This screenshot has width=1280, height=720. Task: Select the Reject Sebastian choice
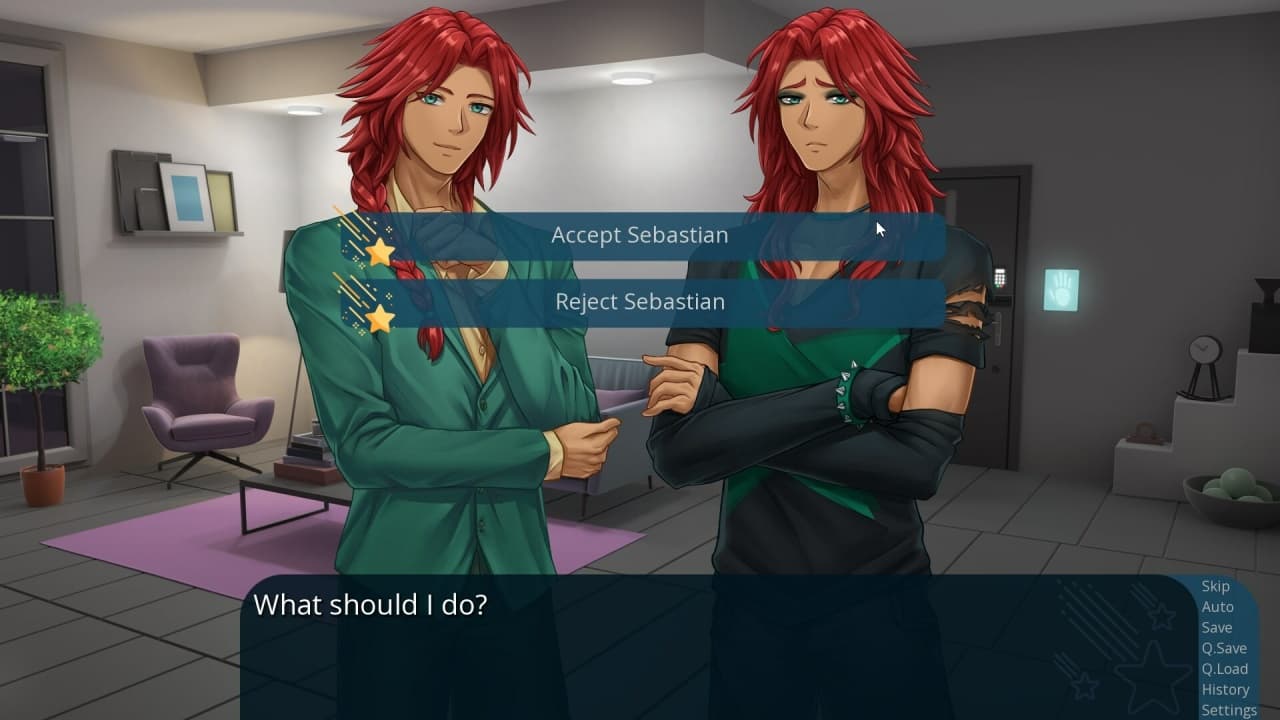coord(640,302)
